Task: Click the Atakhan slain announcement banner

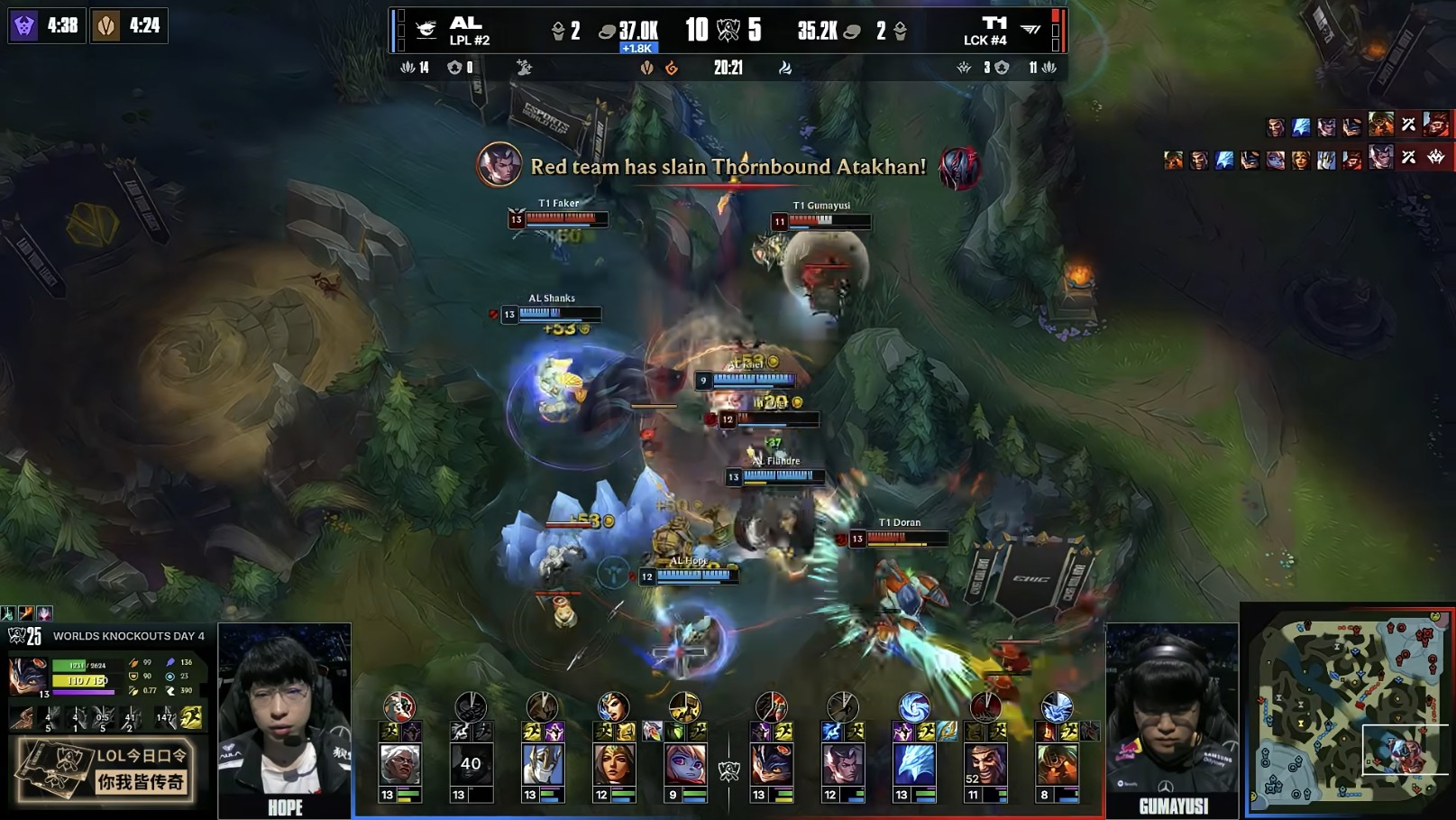Action: coord(728,167)
